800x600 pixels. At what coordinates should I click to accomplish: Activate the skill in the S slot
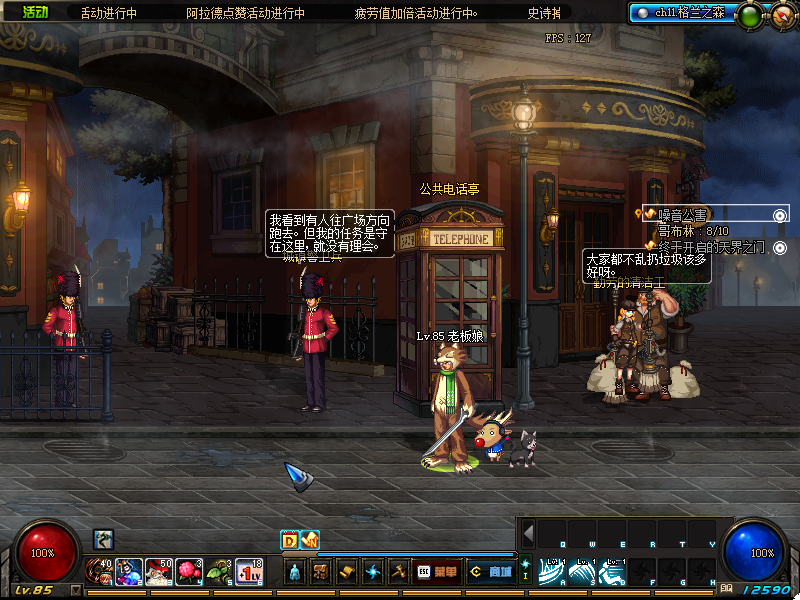[583, 571]
